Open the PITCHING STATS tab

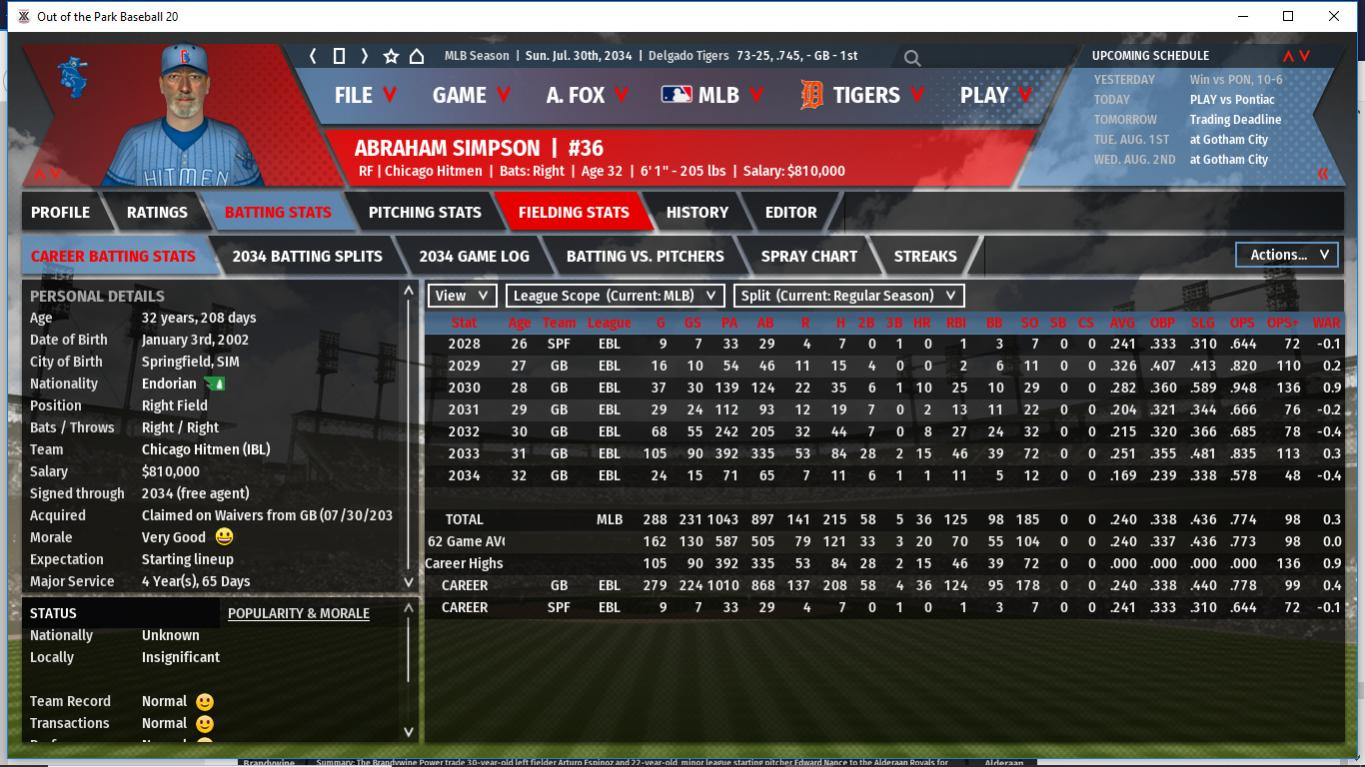point(425,212)
